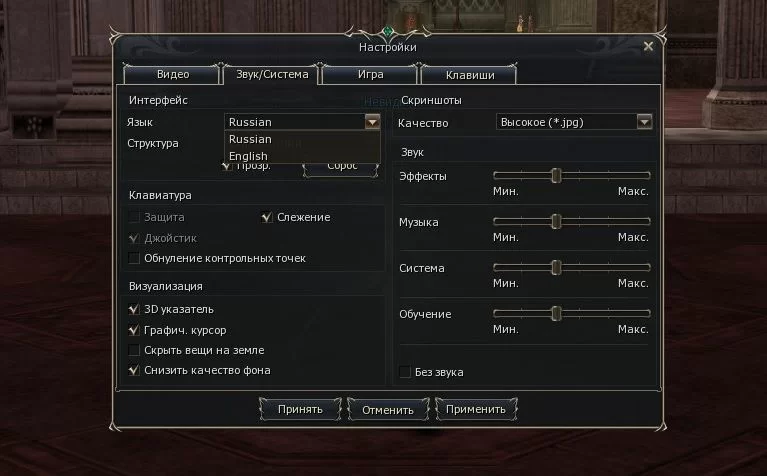Open the Игра tab

tap(370, 74)
